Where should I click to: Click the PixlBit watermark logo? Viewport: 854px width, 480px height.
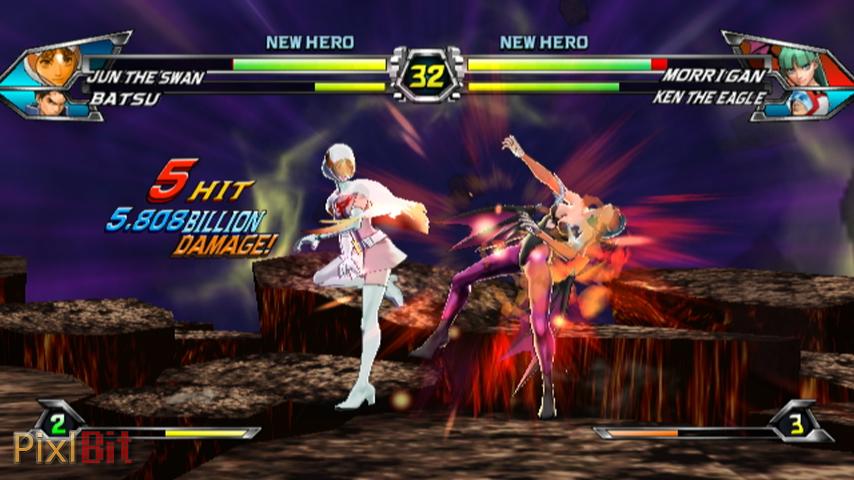pyautogui.click(x=72, y=449)
